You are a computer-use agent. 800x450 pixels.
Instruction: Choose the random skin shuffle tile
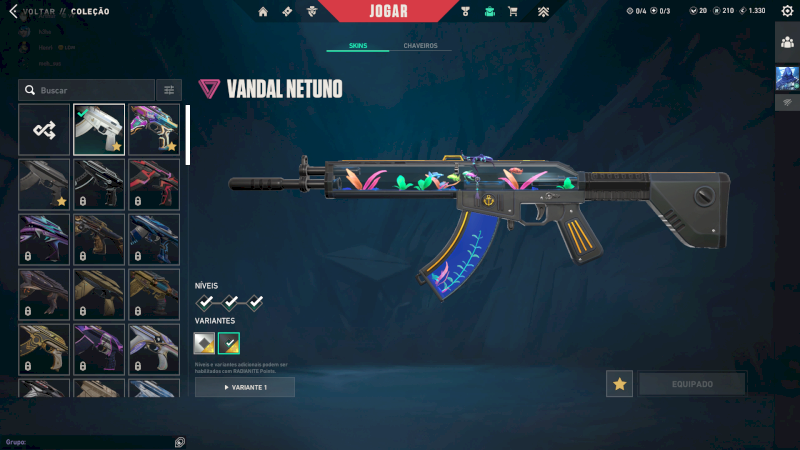pos(44,129)
